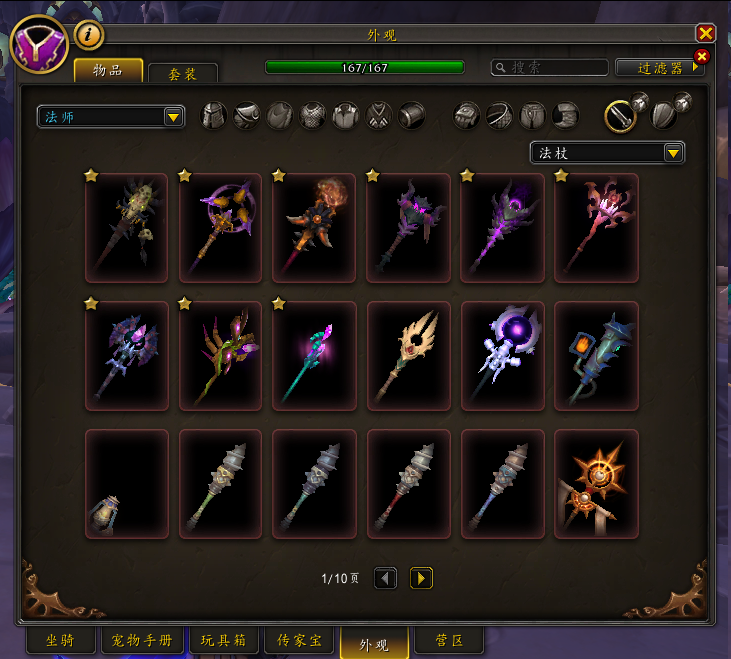Switch to the 套装 sets tab
The height and width of the screenshot is (659, 731).
[182, 73]
